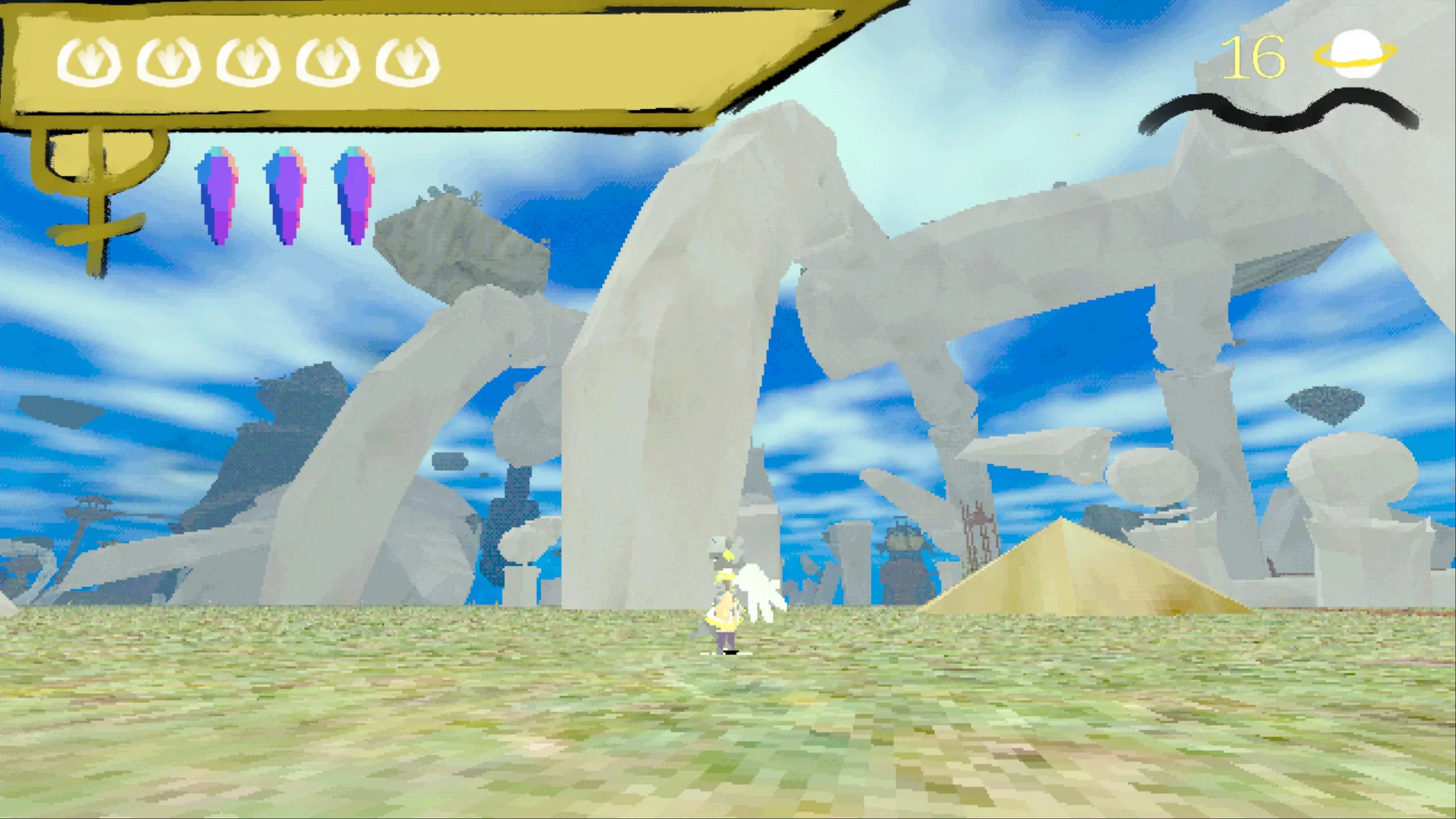Click the second footprint icon in the gold bar
Screen dimensions: 1456x819
(171, 63)
